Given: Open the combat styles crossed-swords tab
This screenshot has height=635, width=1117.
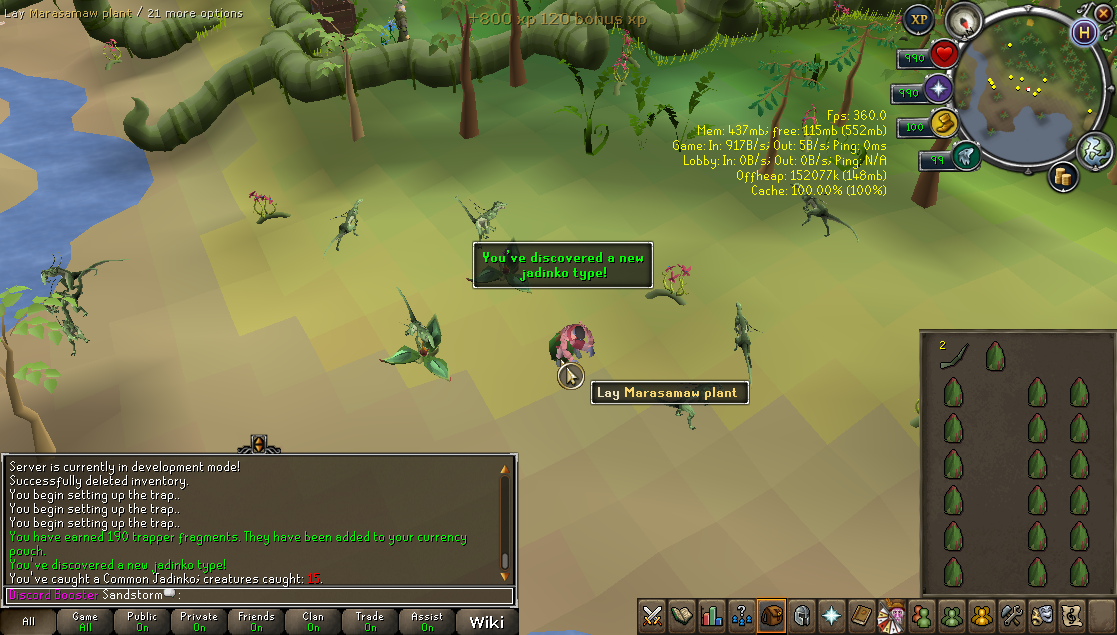Looking at the screenshot, I should click(x=652, y=615).
